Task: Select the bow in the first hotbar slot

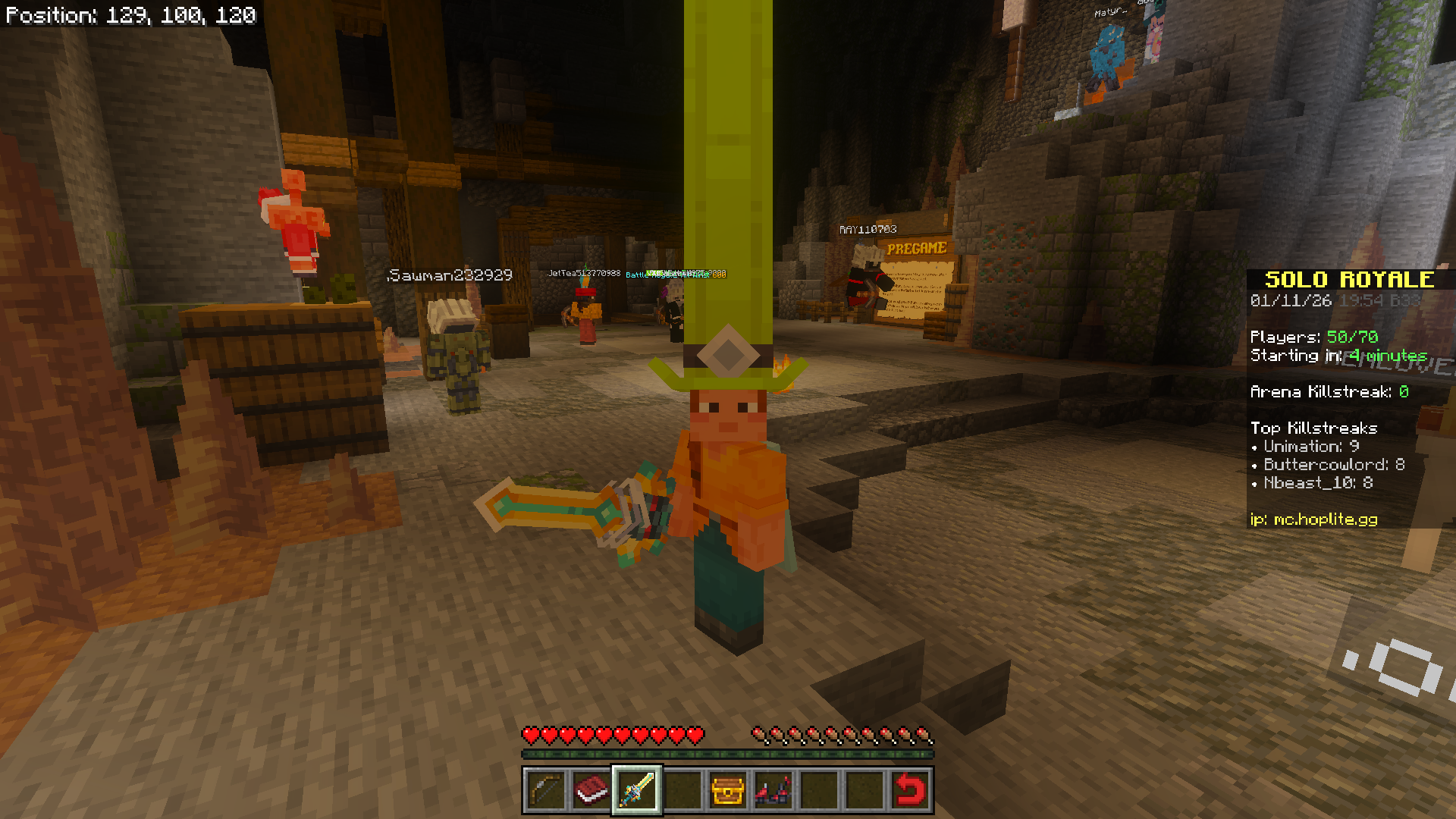Action: (x=548, y=790)
